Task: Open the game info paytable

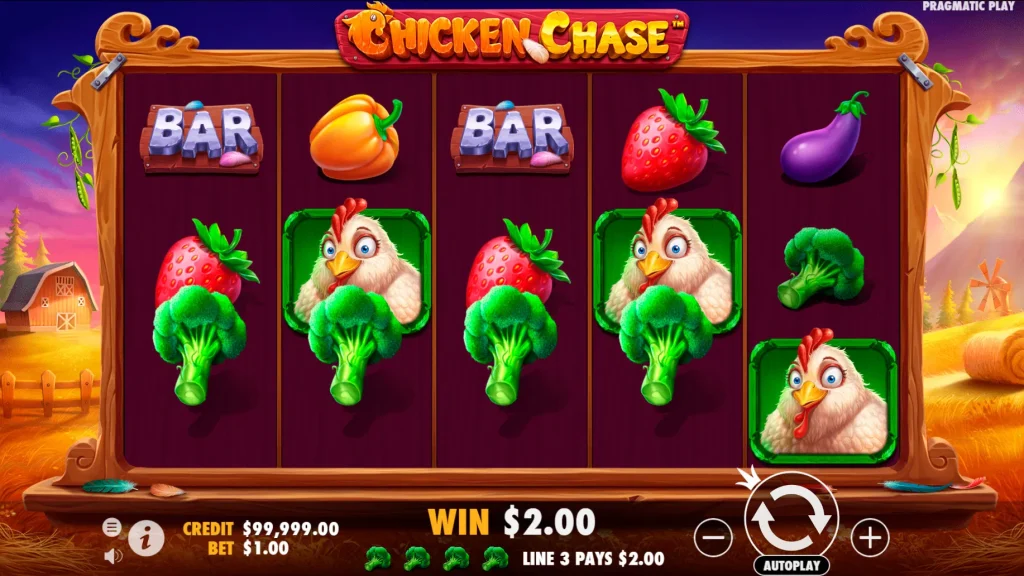Action: 146,537
